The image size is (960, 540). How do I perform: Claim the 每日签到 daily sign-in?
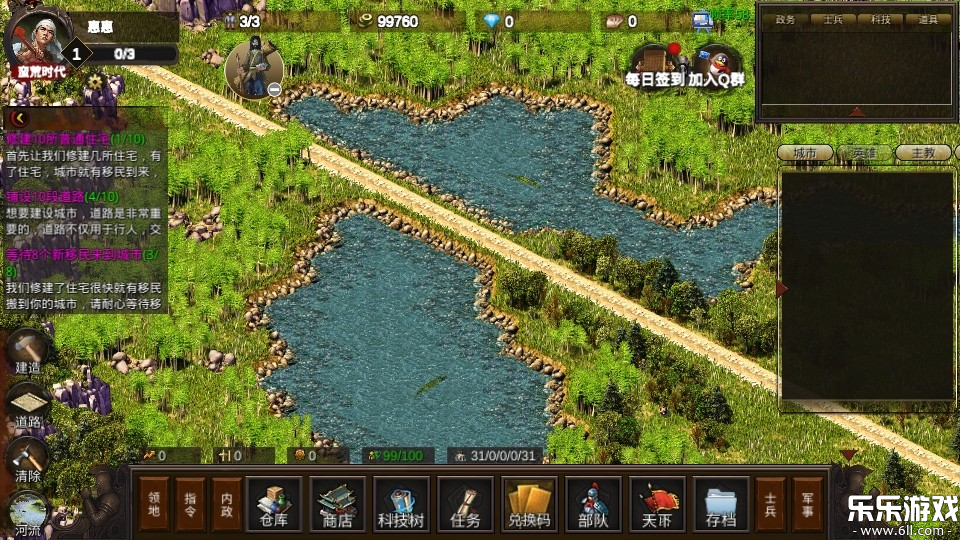coord(655,66)
